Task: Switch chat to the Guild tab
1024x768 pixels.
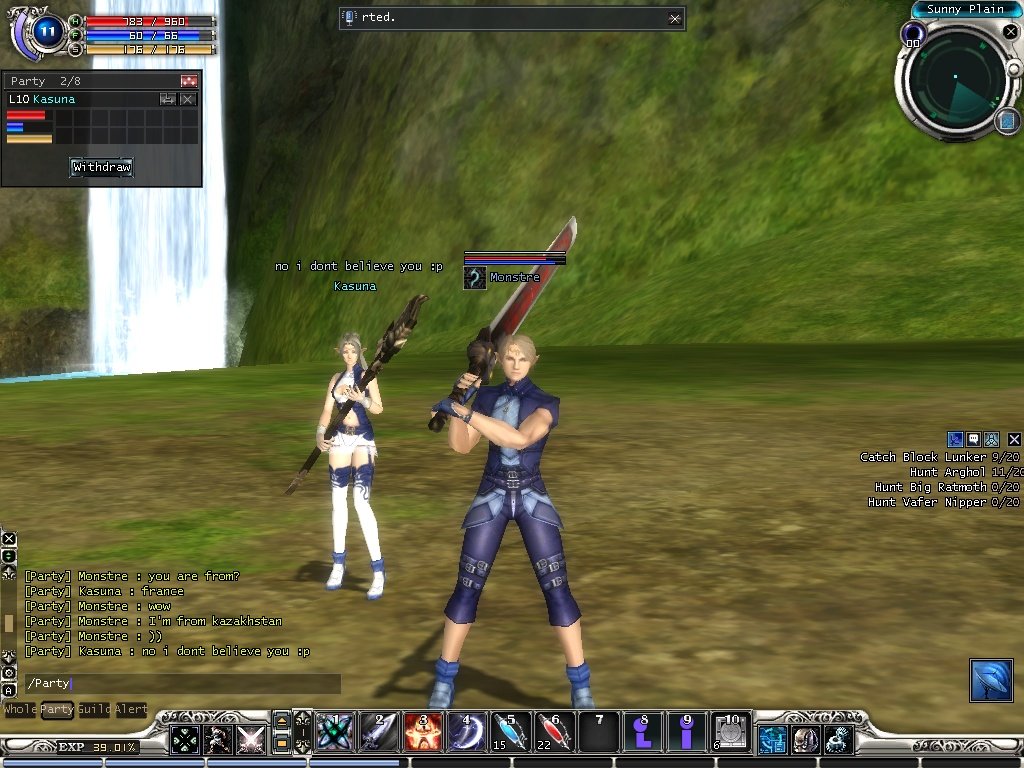Action: pos(94,709)
